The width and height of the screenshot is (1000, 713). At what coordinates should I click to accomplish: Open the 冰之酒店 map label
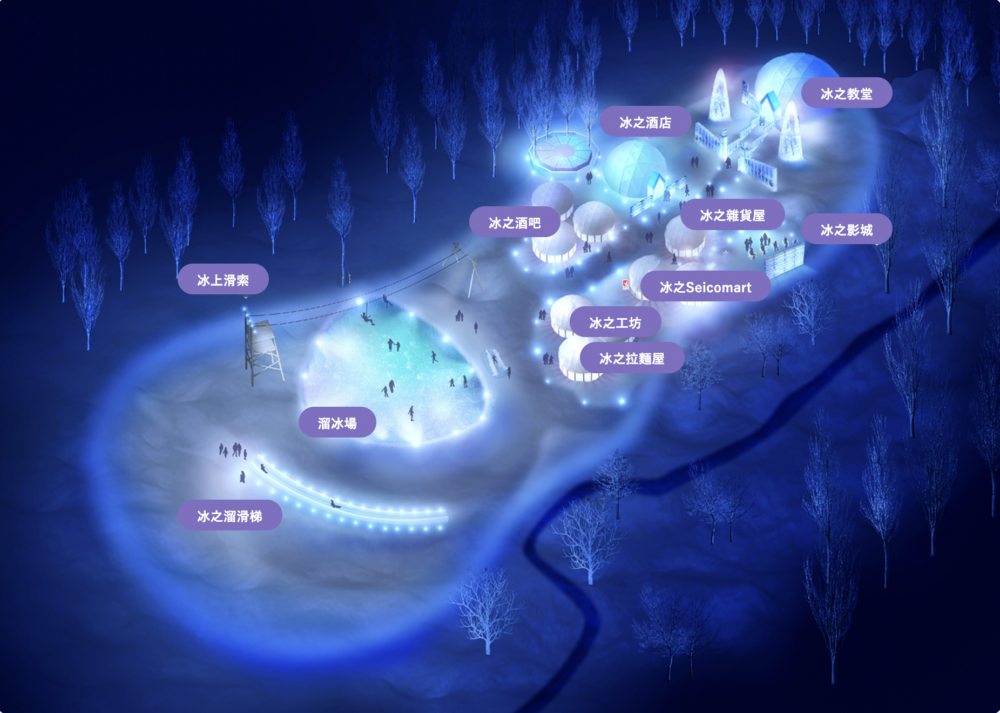[645, 123]
